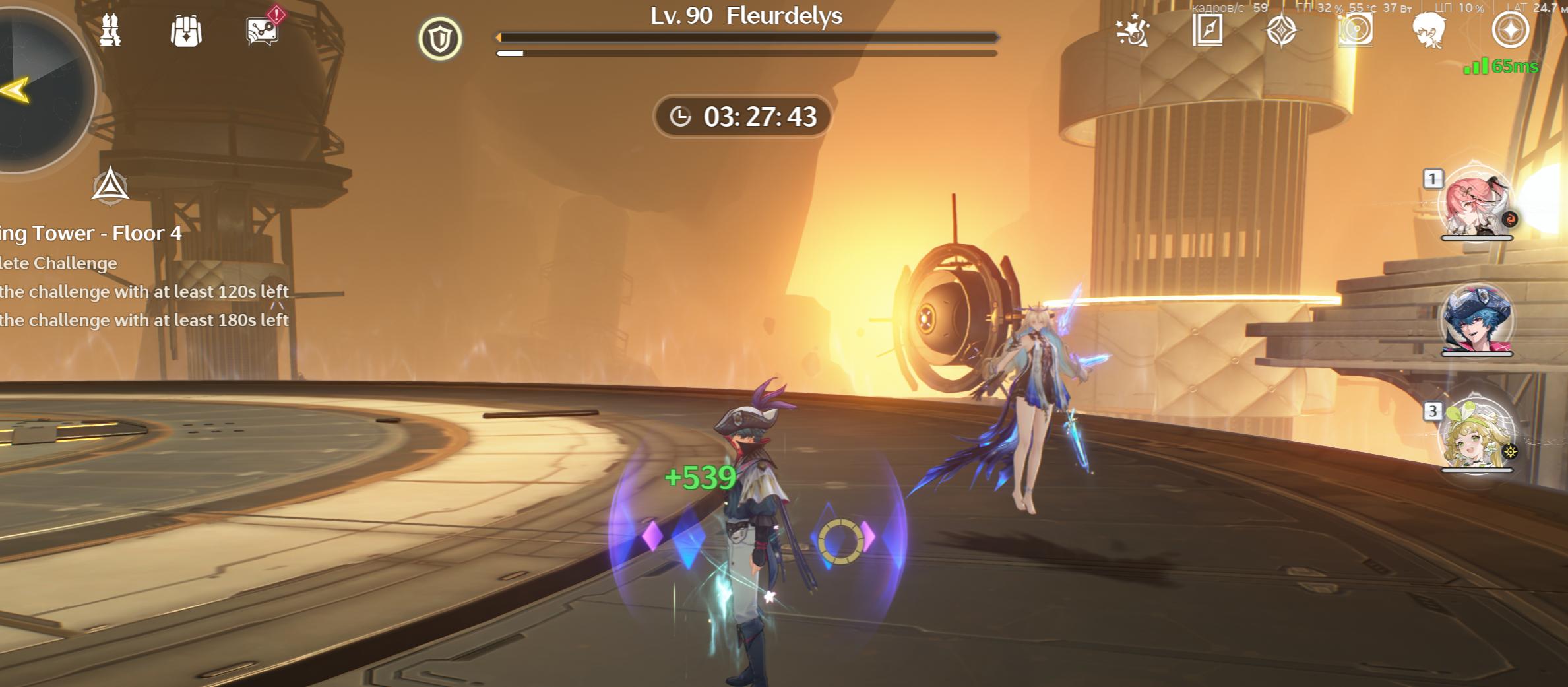
Task: Select the blue-haired pirate hat character portrait
Action: 1476,319
